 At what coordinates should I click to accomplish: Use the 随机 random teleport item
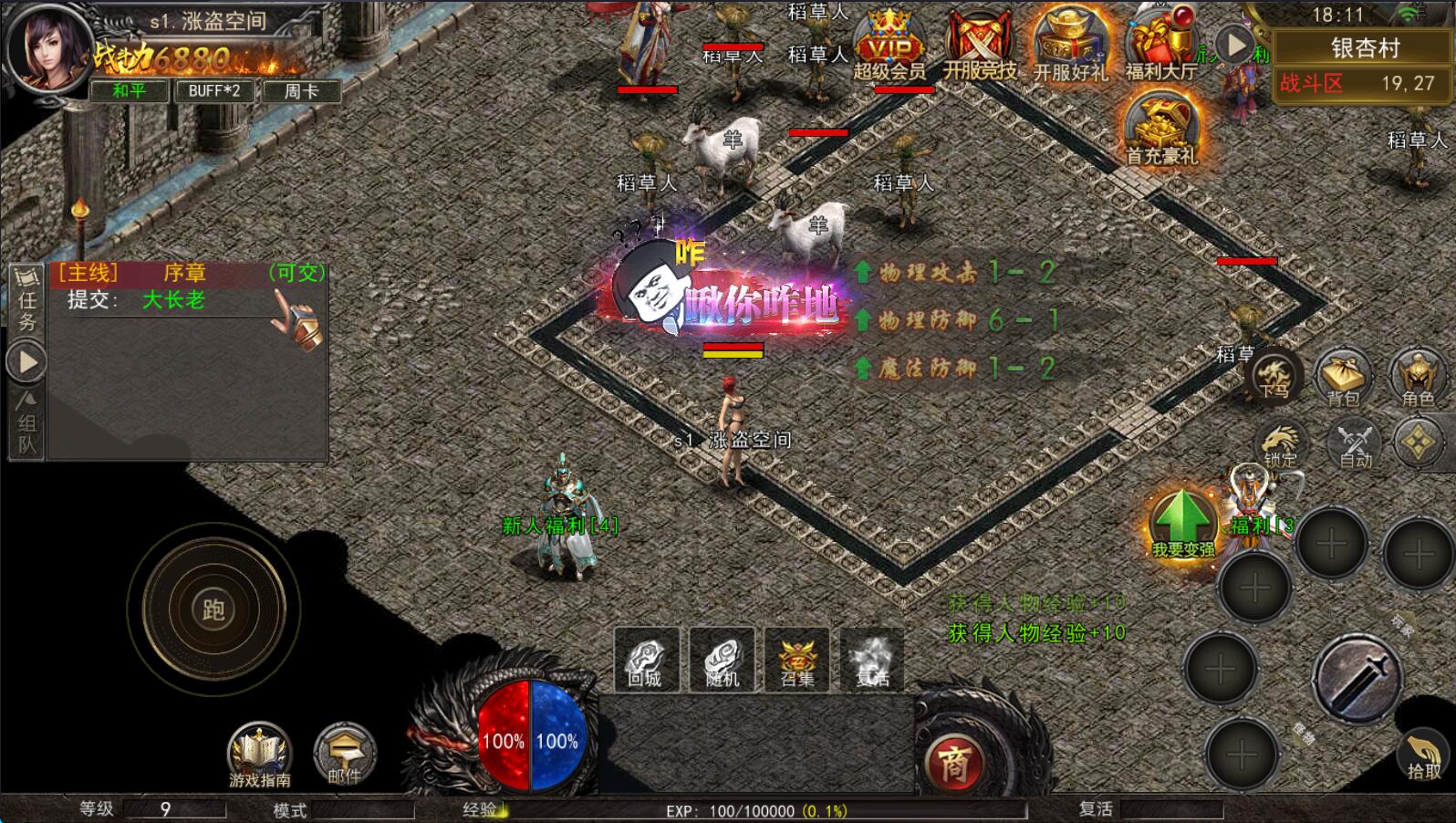tap(722, 660)
